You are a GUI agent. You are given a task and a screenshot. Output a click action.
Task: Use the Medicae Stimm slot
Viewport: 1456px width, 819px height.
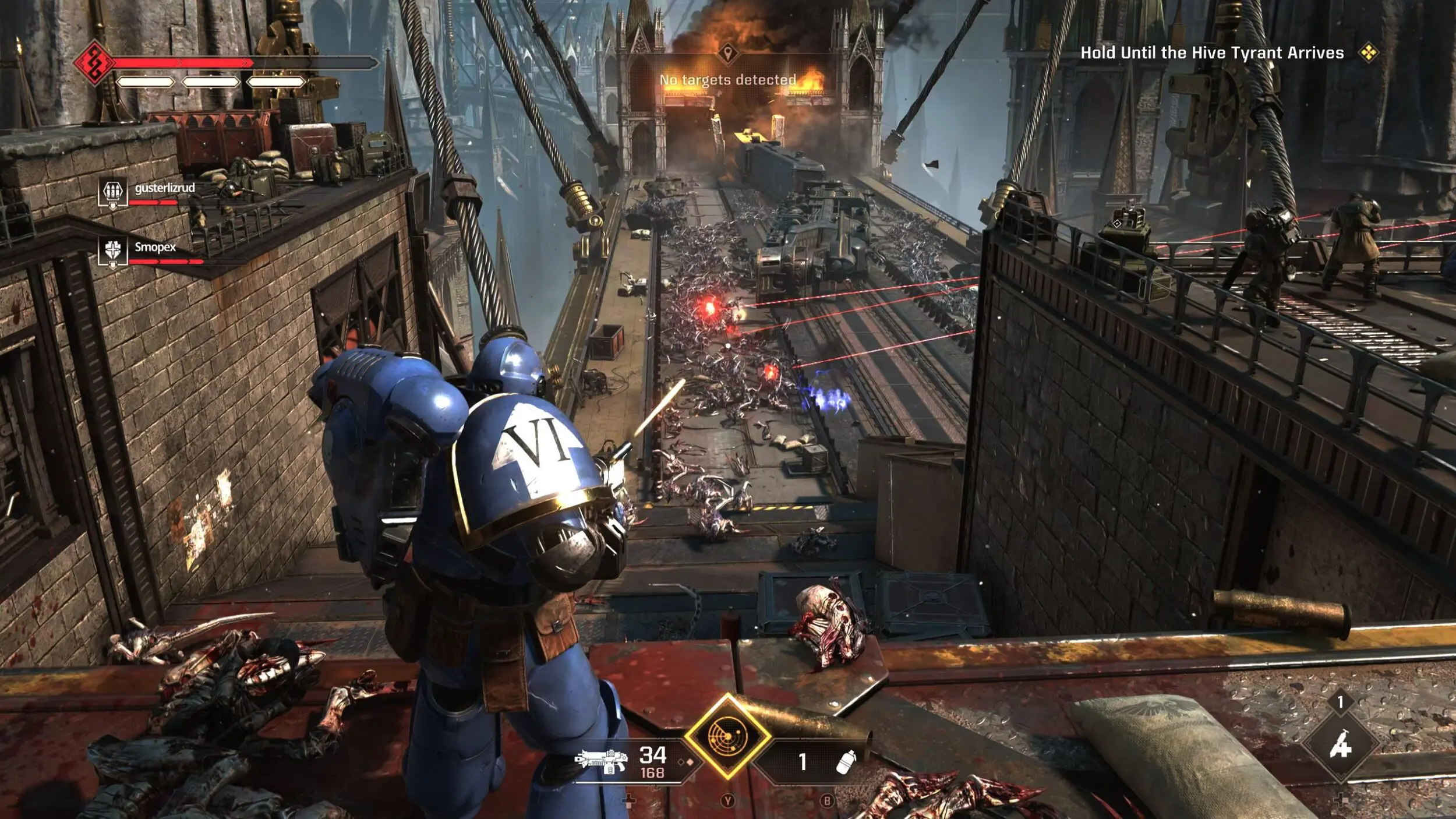[x=1340, y=746]
